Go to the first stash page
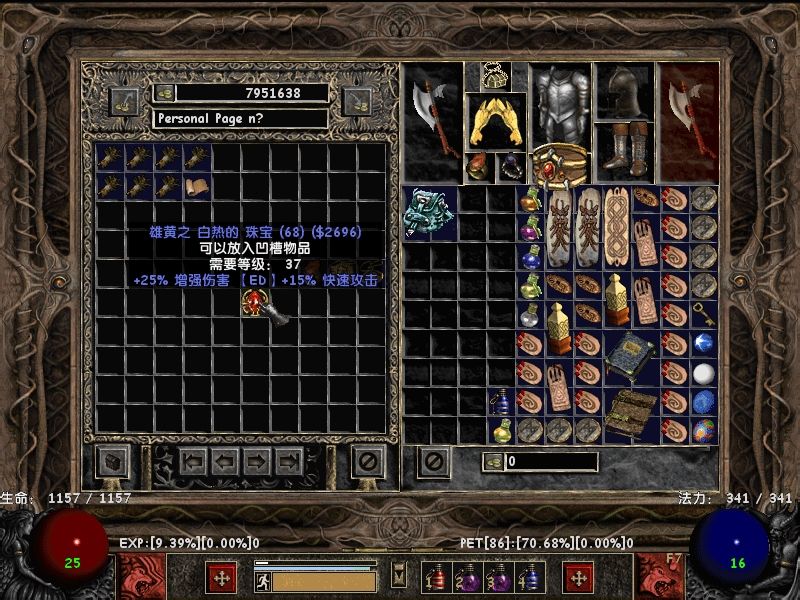 194,461
